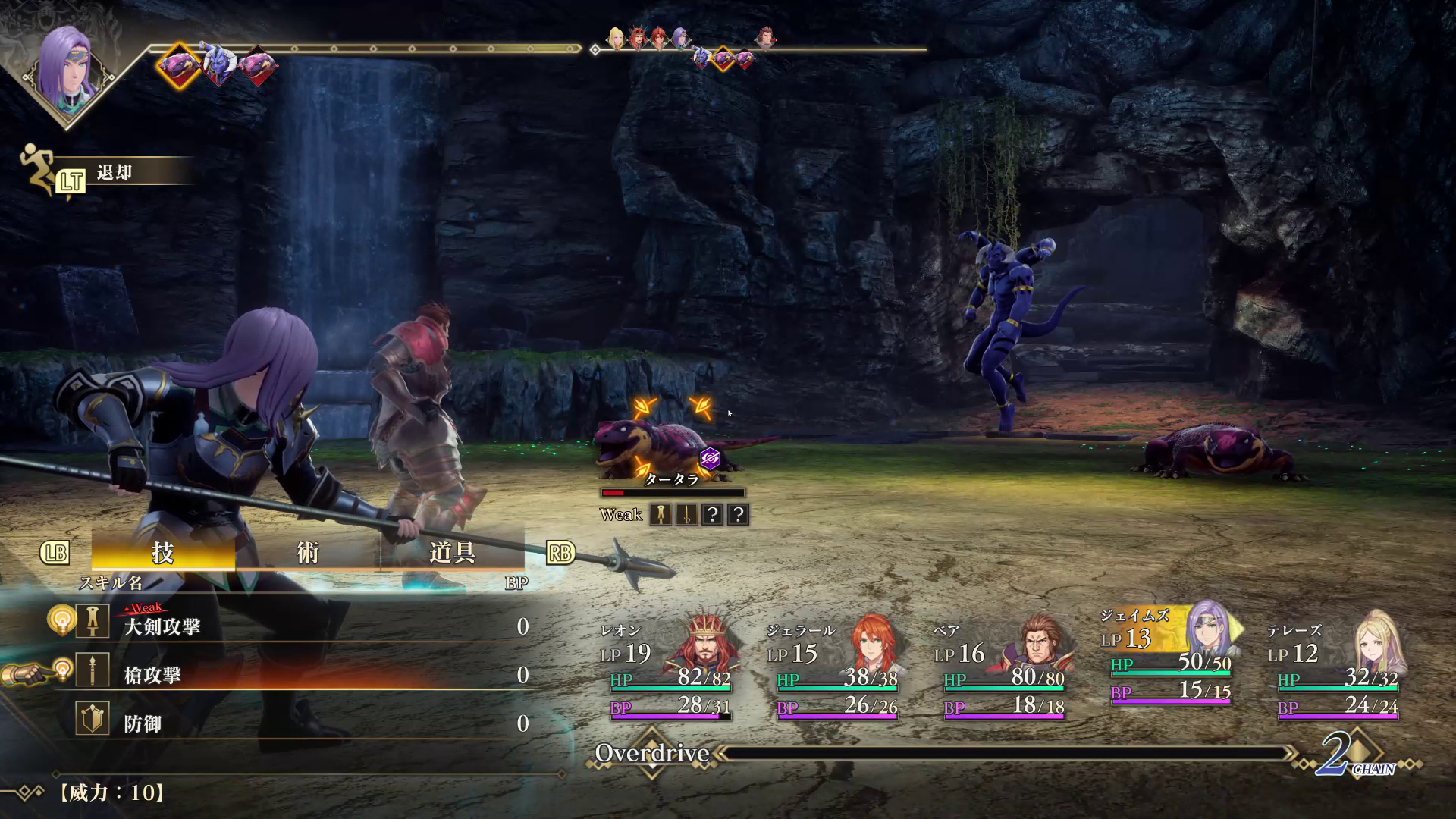1456x819 pixels.
Task: Switch to the 術 spells tab
Action: (x=307, y=553)
